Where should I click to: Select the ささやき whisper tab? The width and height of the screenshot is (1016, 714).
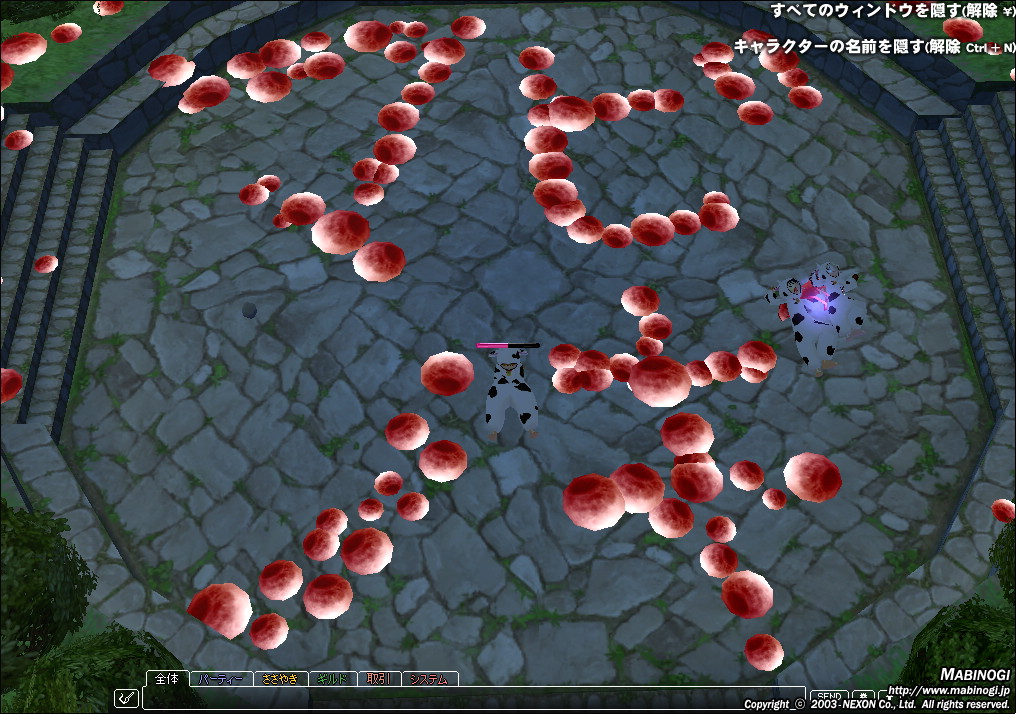(x=280, y=679)
